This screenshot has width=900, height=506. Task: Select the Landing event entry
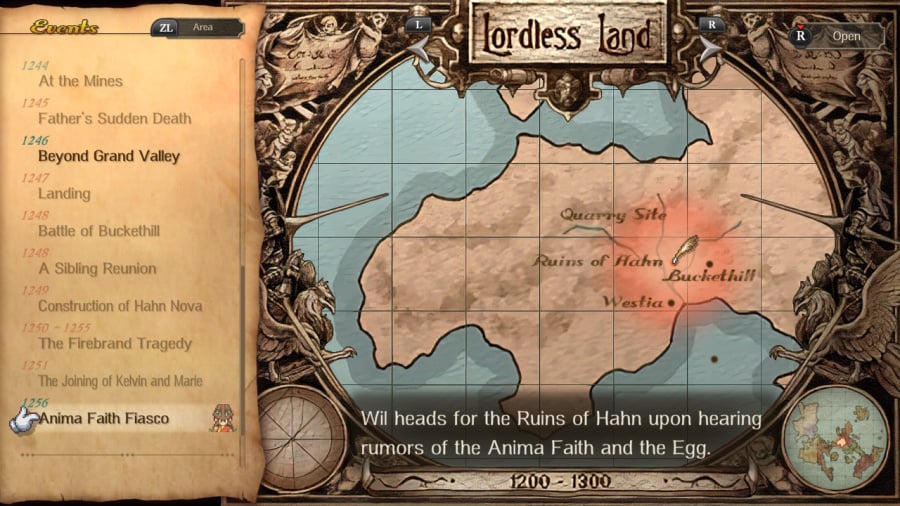point(64,194)
